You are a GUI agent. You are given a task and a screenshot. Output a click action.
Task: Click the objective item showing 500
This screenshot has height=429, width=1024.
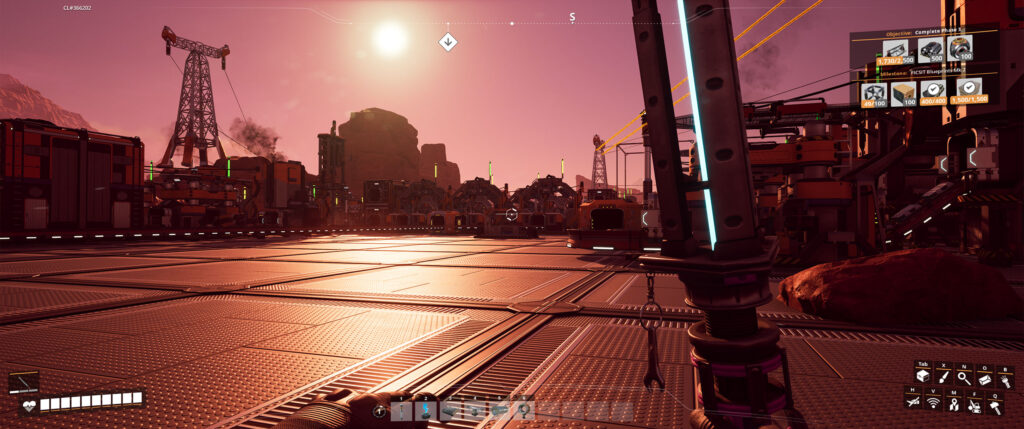930,51
